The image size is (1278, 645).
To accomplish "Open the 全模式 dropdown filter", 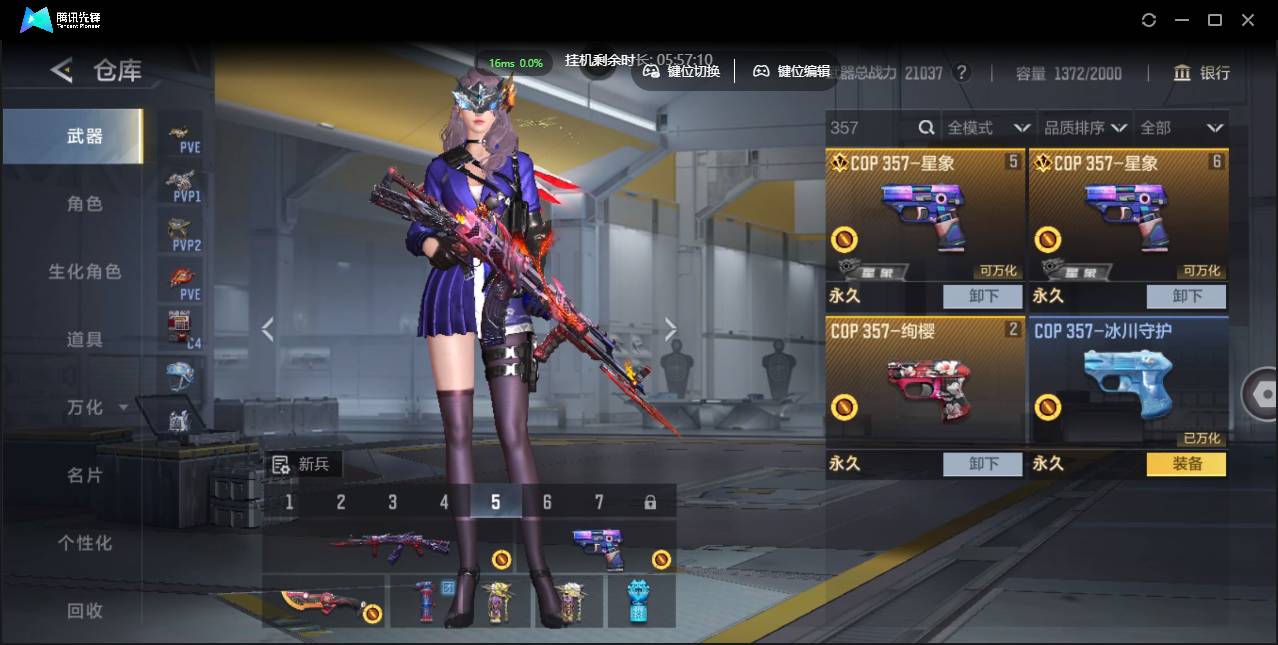I will 988,128.
